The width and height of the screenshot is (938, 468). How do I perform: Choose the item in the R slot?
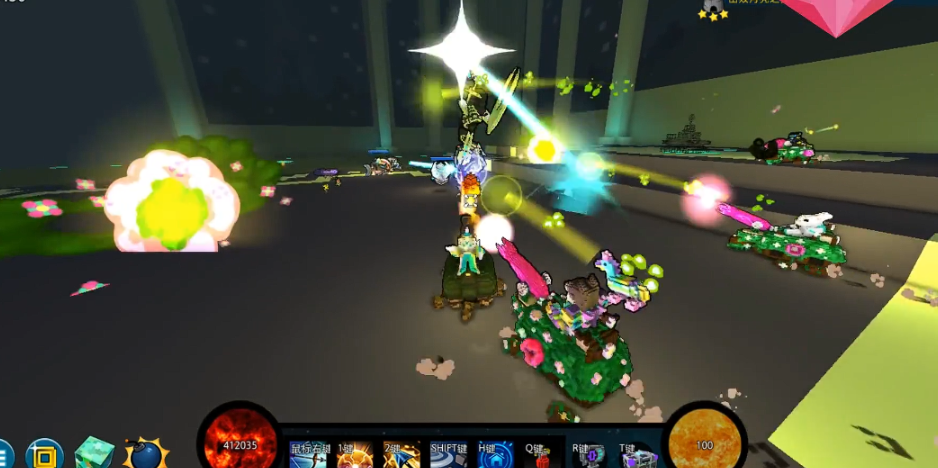pos(590,455)
